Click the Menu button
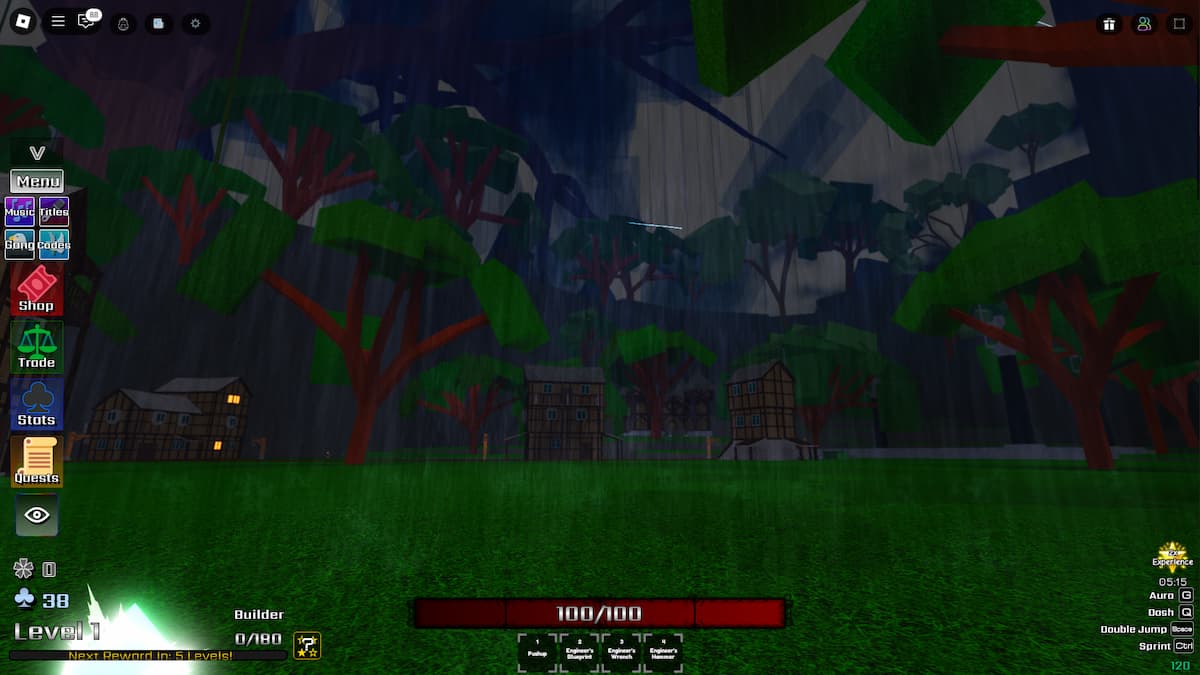The image size is (1200, 675). coord(37,181)
